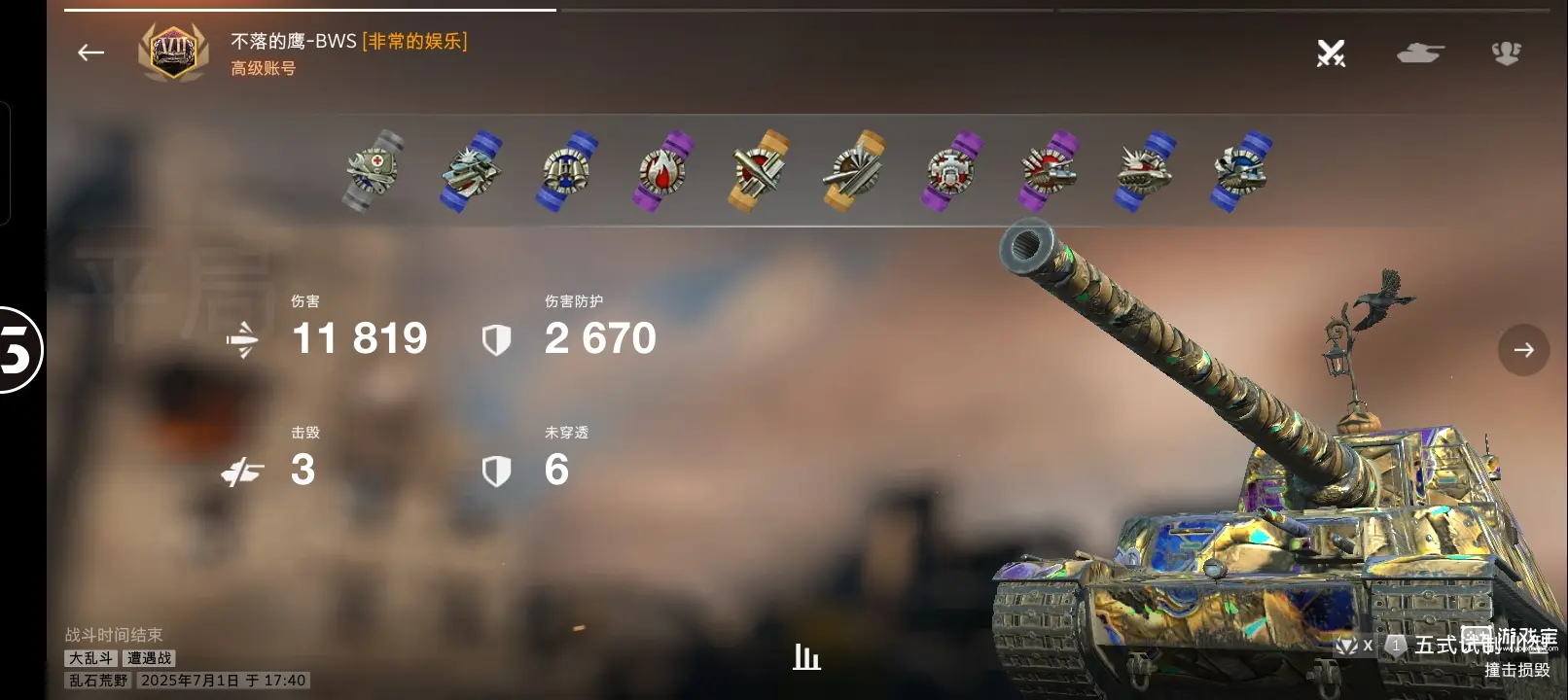View the red flame medal
This screenshot has height=700, width=1568.
click(662, 171)
